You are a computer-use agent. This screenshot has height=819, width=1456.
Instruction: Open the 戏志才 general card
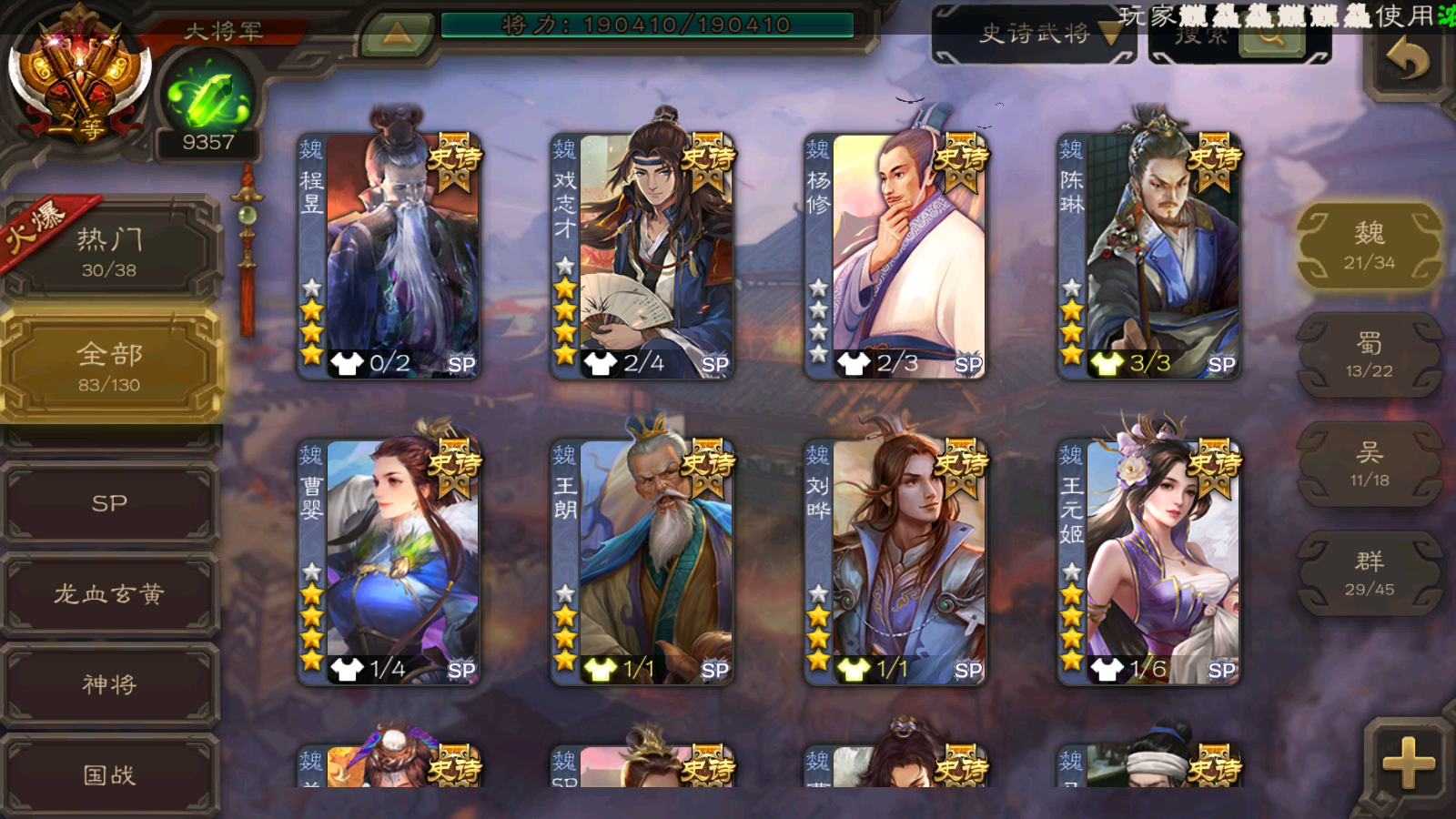(642, 255)
